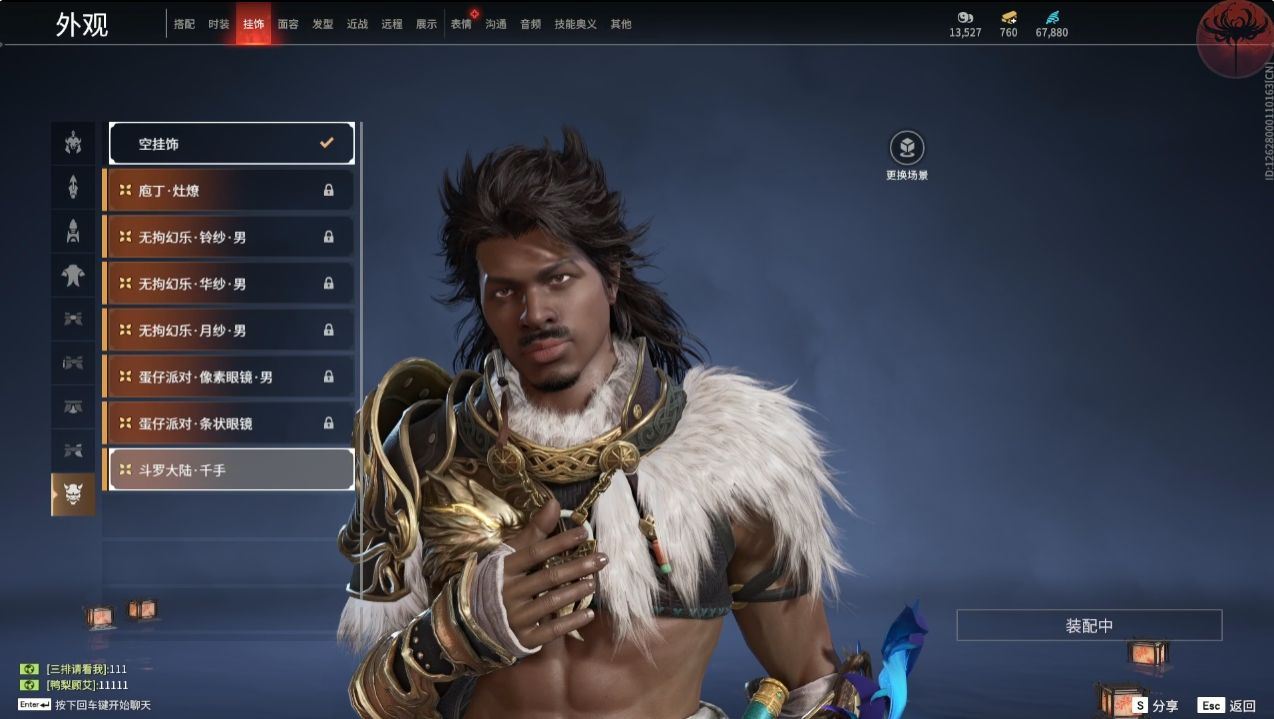Viewport: 1274px width, 719px height.
Task: Switch to the 发型 hairstyle tab
Action: [323, 24]
